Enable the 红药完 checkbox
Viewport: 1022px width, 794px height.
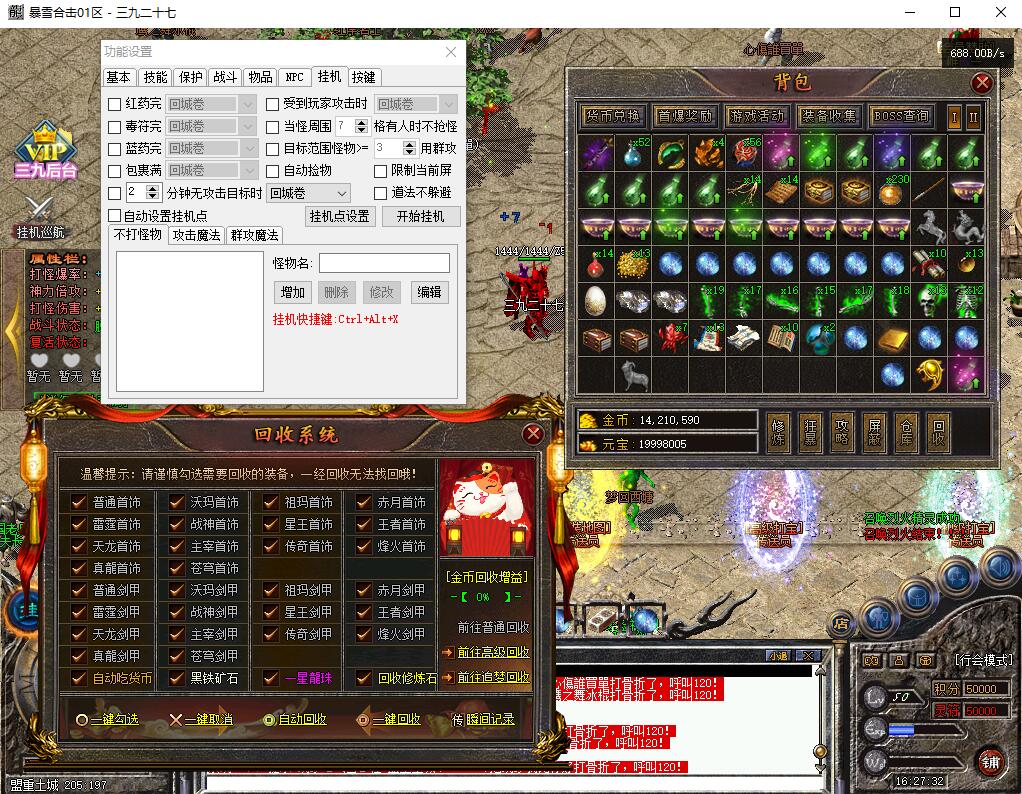click(x=115, y=104)
